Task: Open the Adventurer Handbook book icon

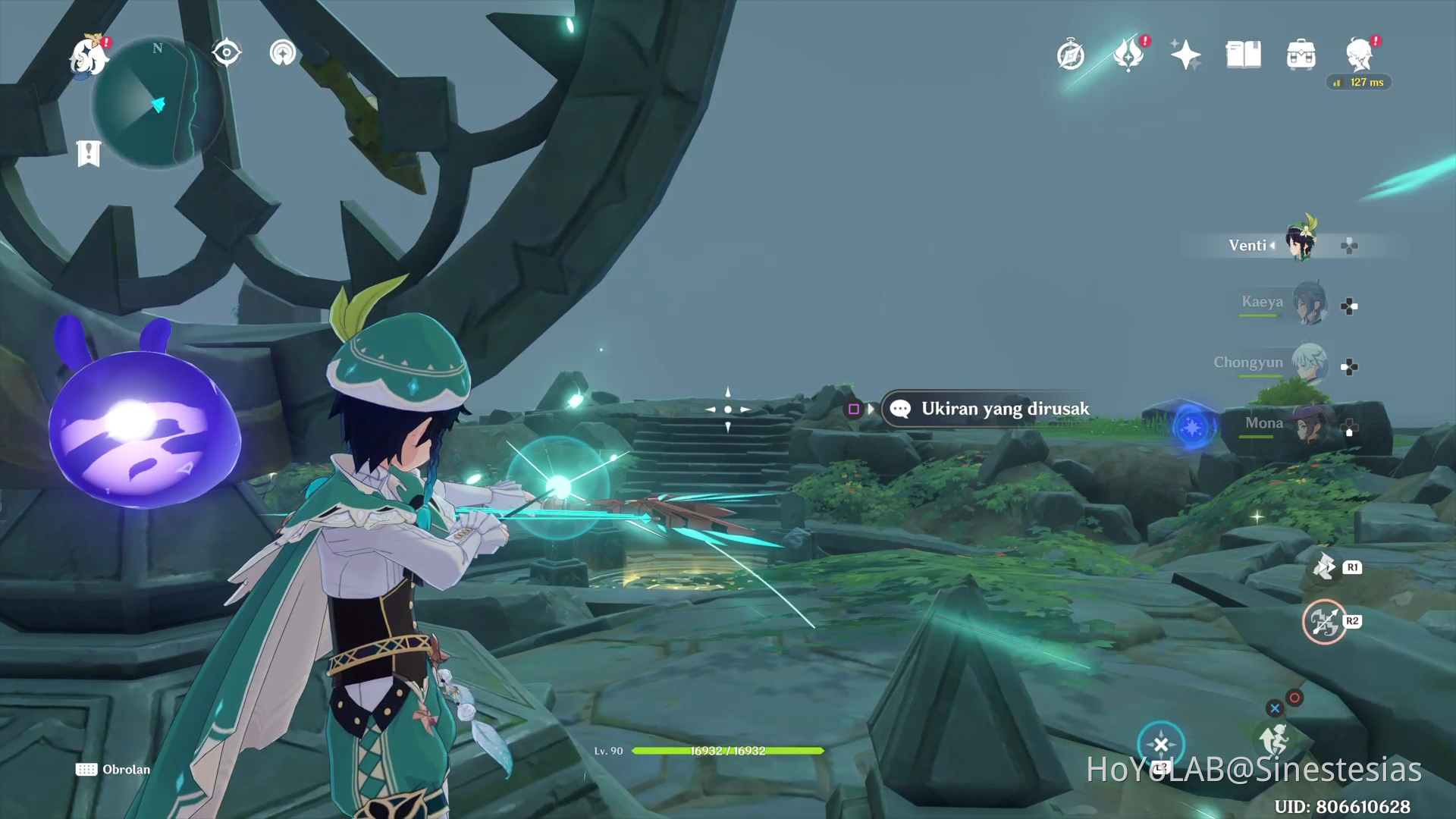Action: pos(1244,55)
